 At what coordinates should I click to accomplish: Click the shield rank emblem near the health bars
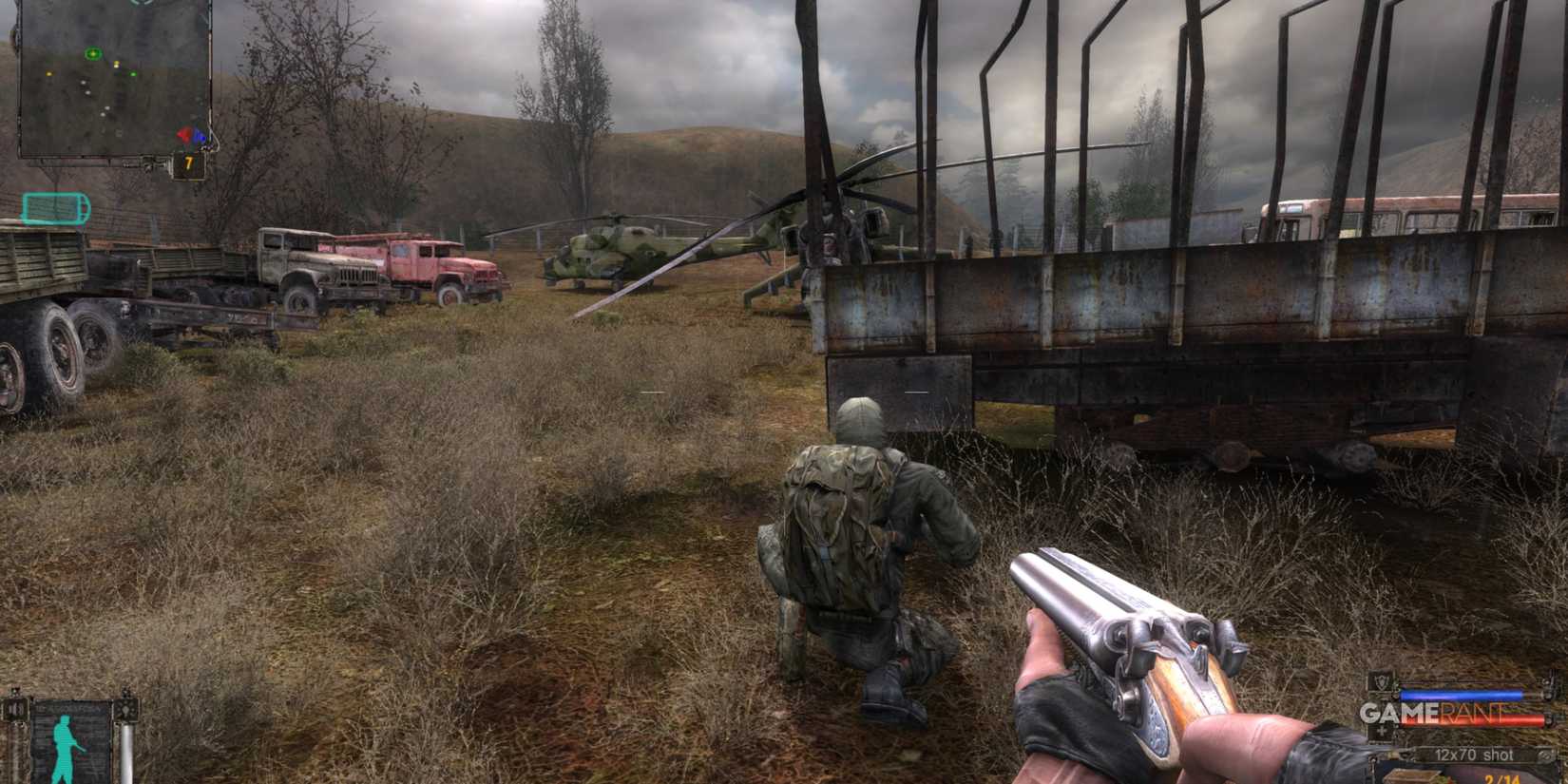click(x=1381, y=681)
